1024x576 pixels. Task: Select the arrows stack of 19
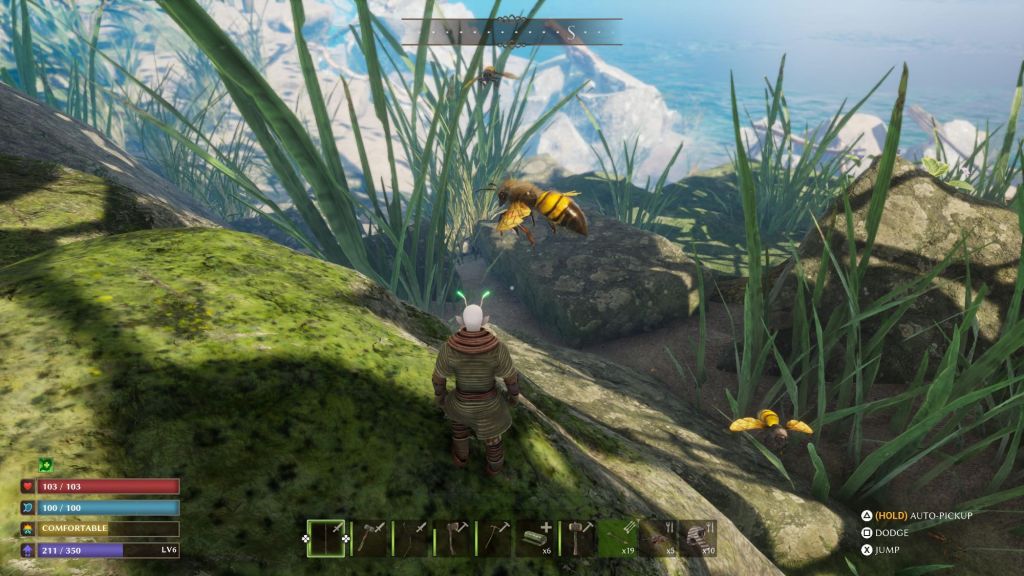click(x=620, y=538)
